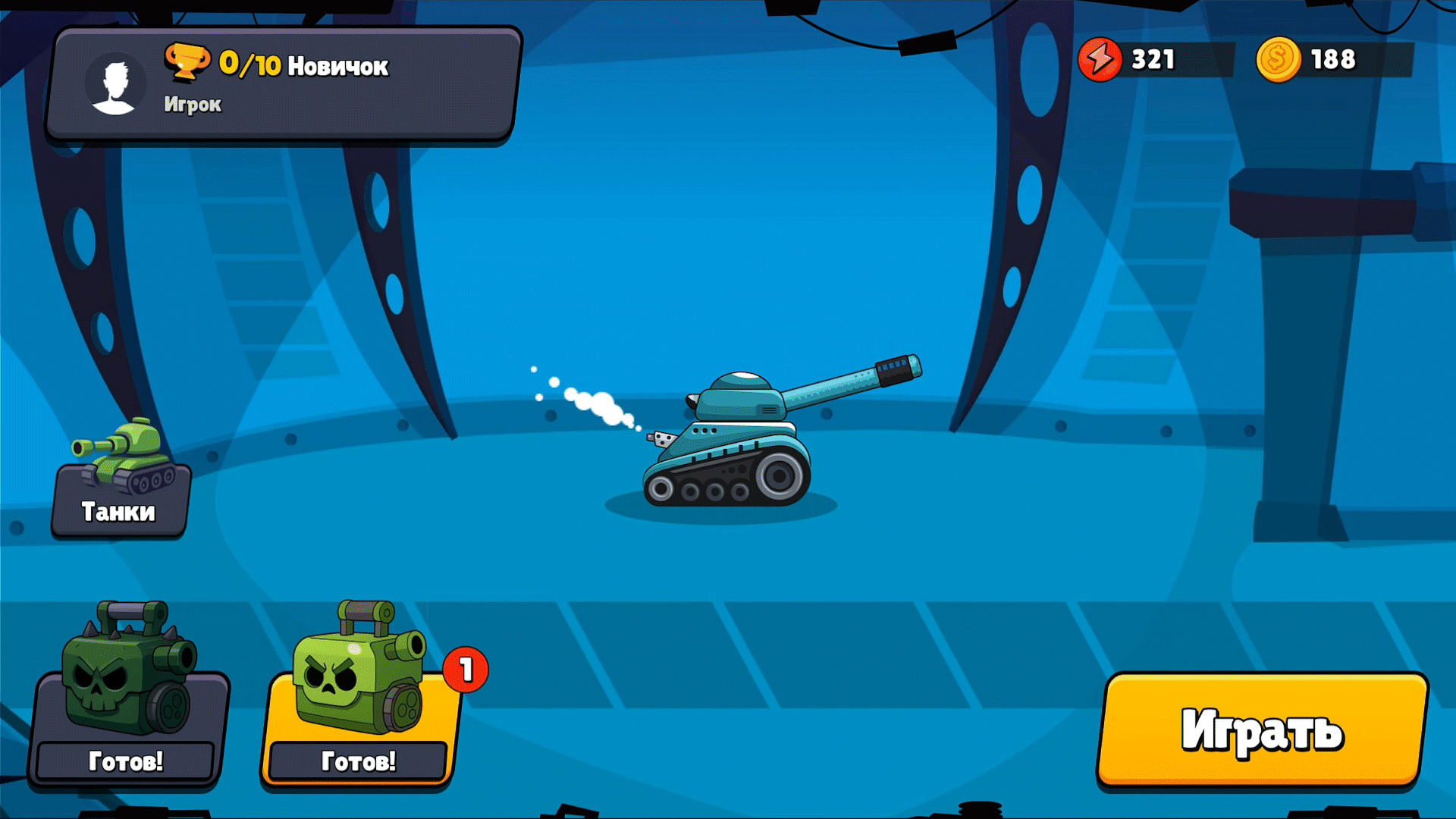
Task: Click the gold coin icon showing 188
Action: [x=1276, y=58]
